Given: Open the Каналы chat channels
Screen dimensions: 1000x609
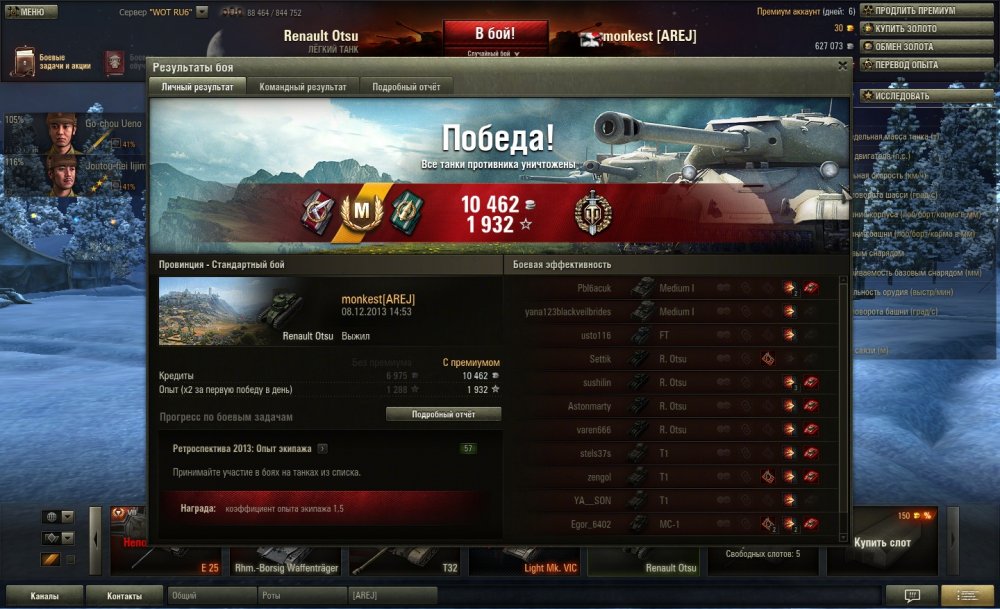Looking at the screenshot, I should (43, 596).
